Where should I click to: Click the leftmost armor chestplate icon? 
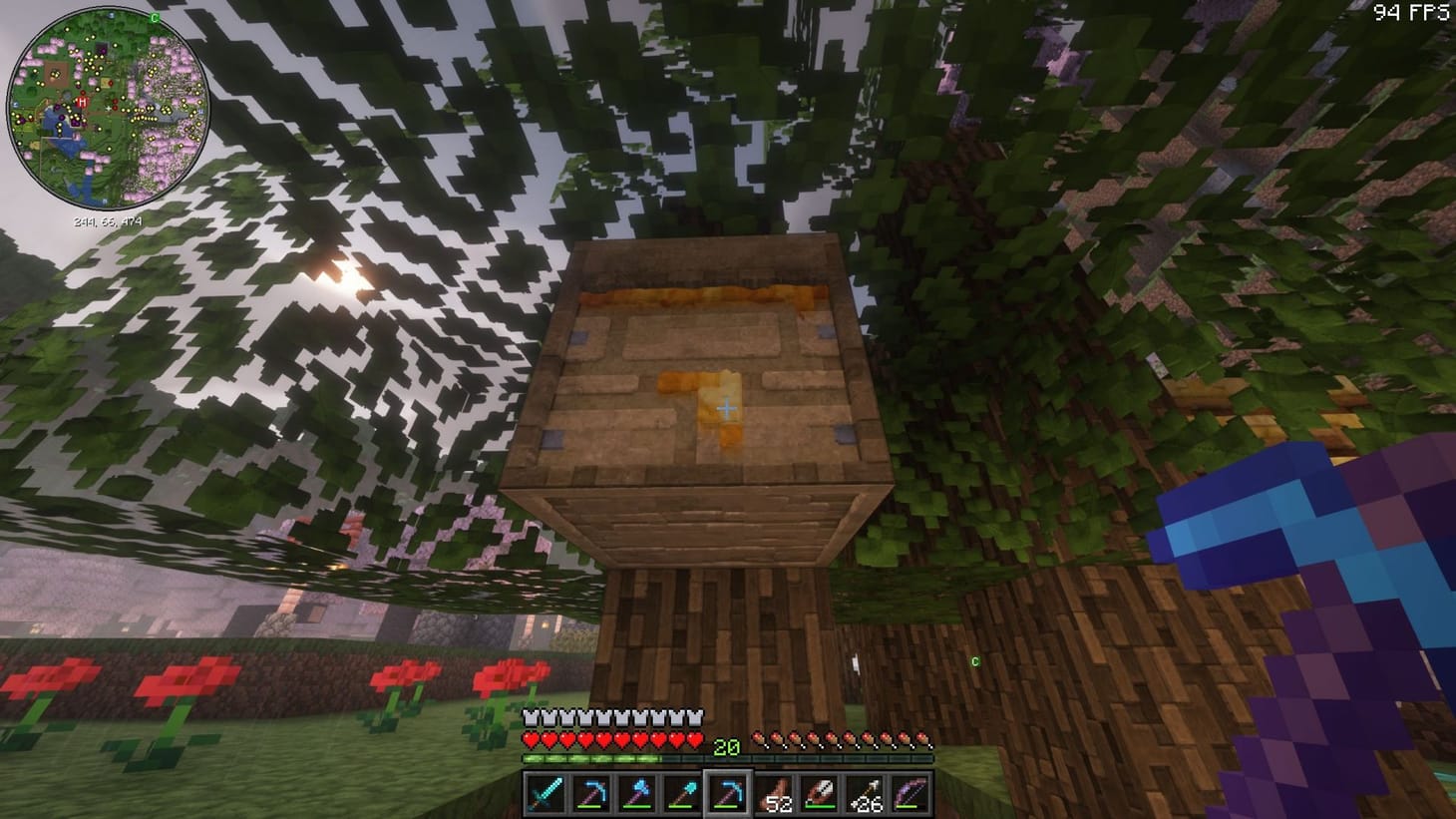[x=529, y=716]
